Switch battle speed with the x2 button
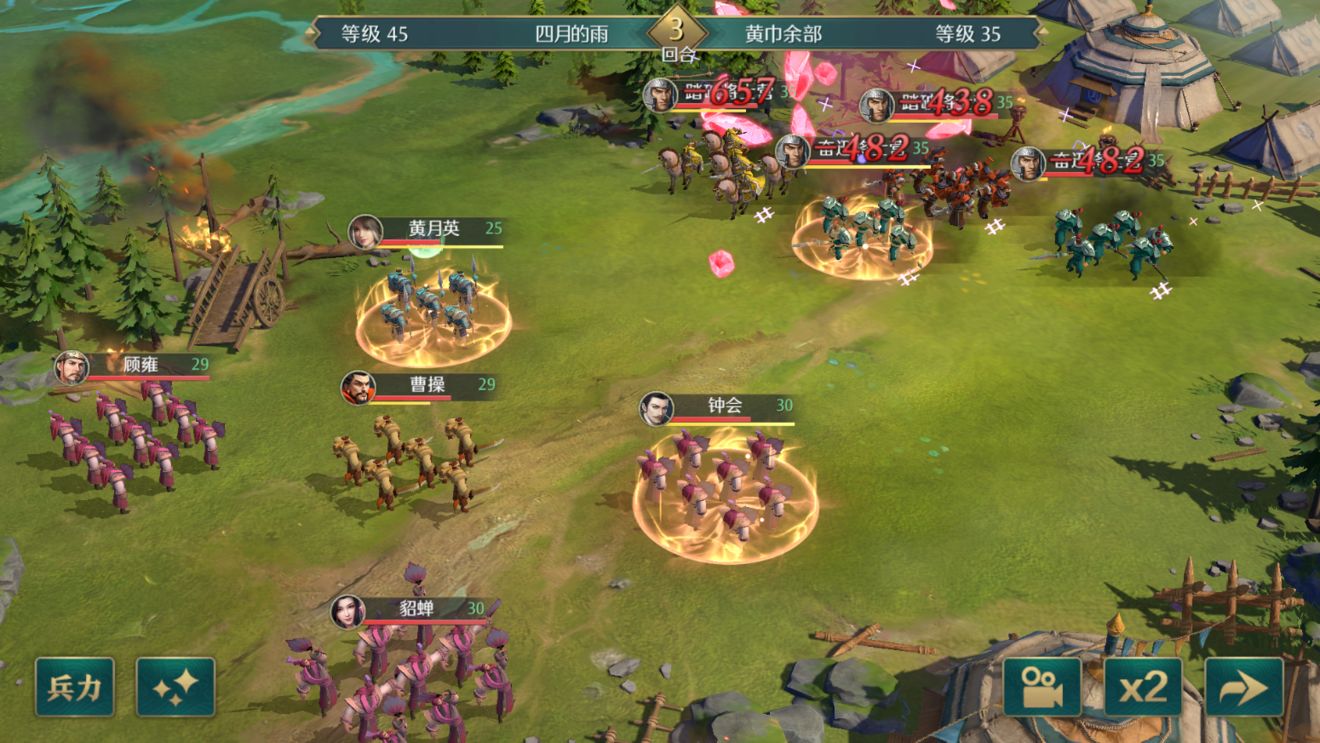This screenshot has height=743, width=1320. click(1143, 686)
